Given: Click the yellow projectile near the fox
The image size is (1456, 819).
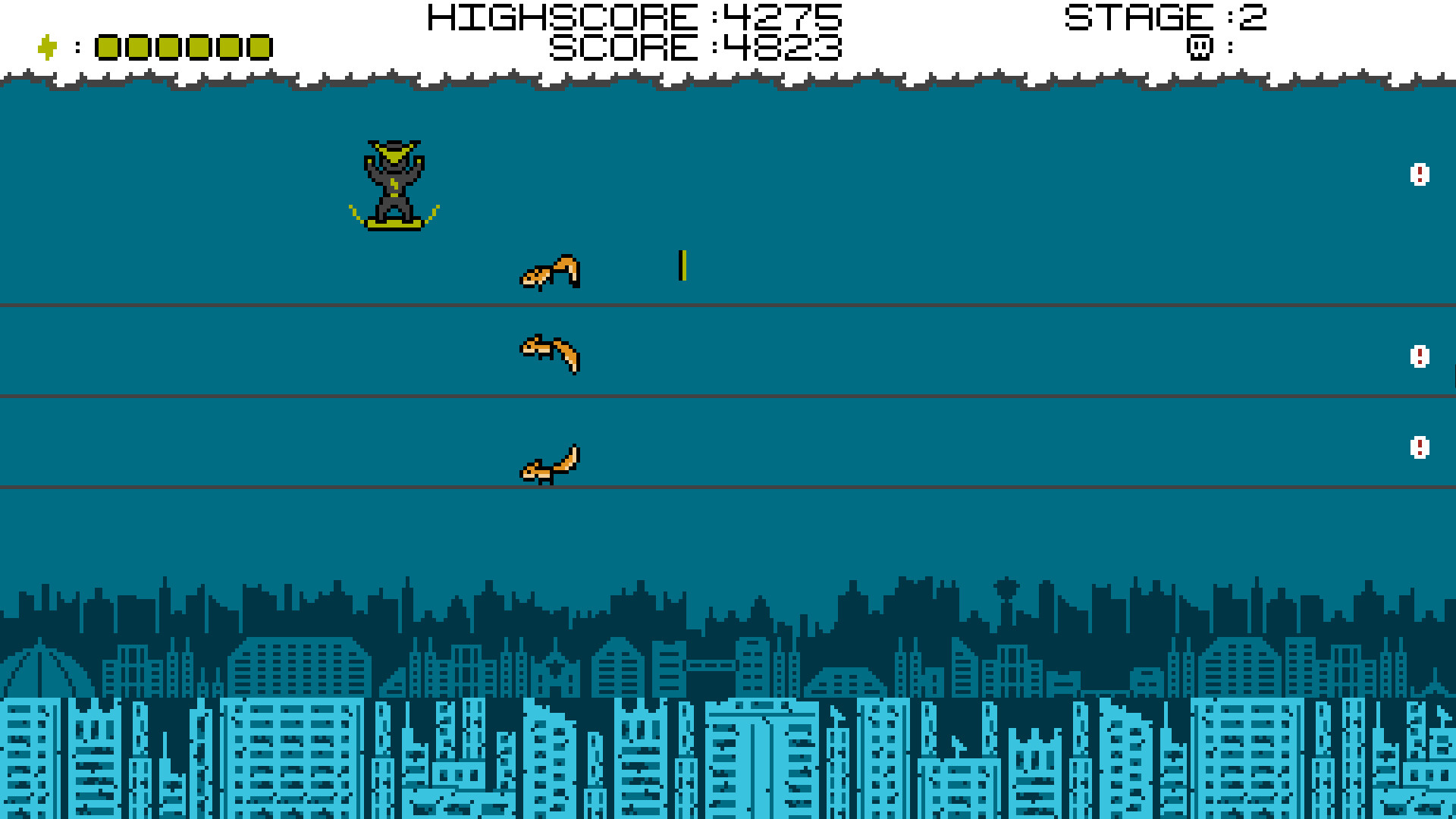Looking at the screenshot, I should point(683,265).
